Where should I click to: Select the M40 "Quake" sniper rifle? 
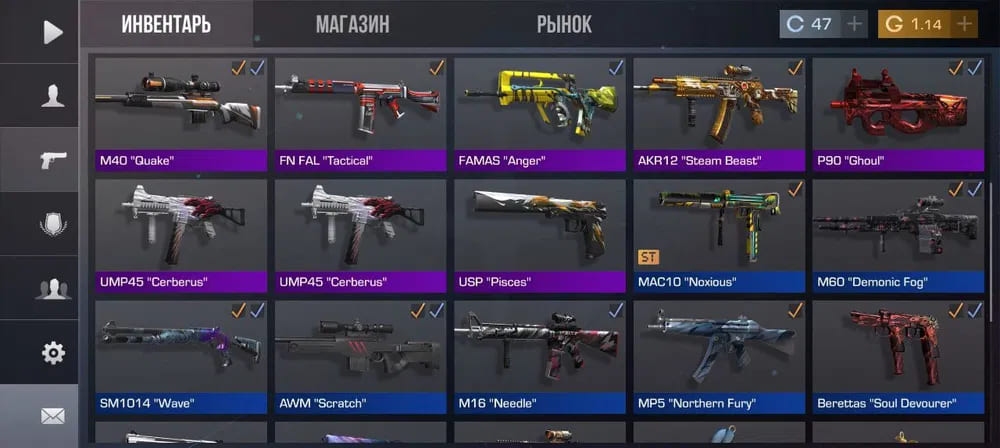coord(180,113)
